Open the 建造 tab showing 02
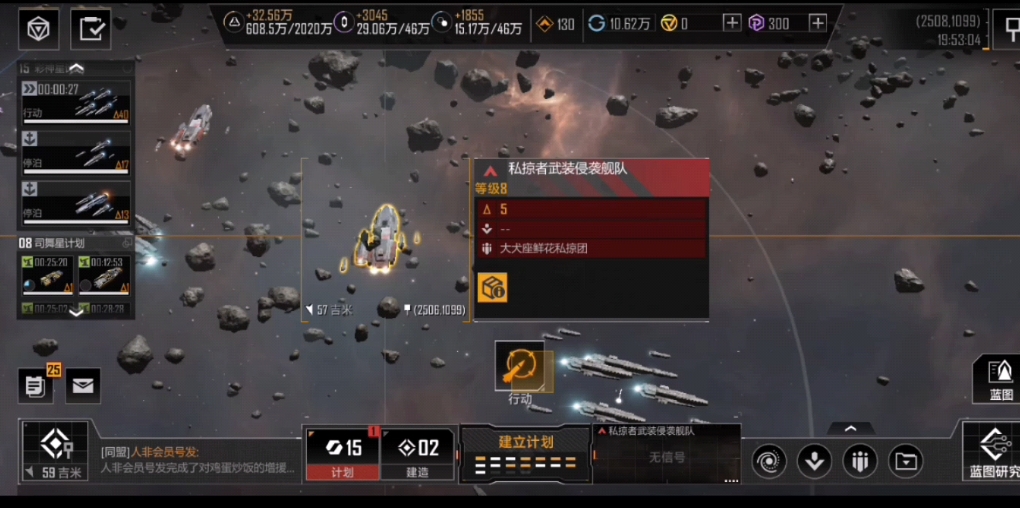This screenshot has width=1020, height=508. tap(417, 454)
